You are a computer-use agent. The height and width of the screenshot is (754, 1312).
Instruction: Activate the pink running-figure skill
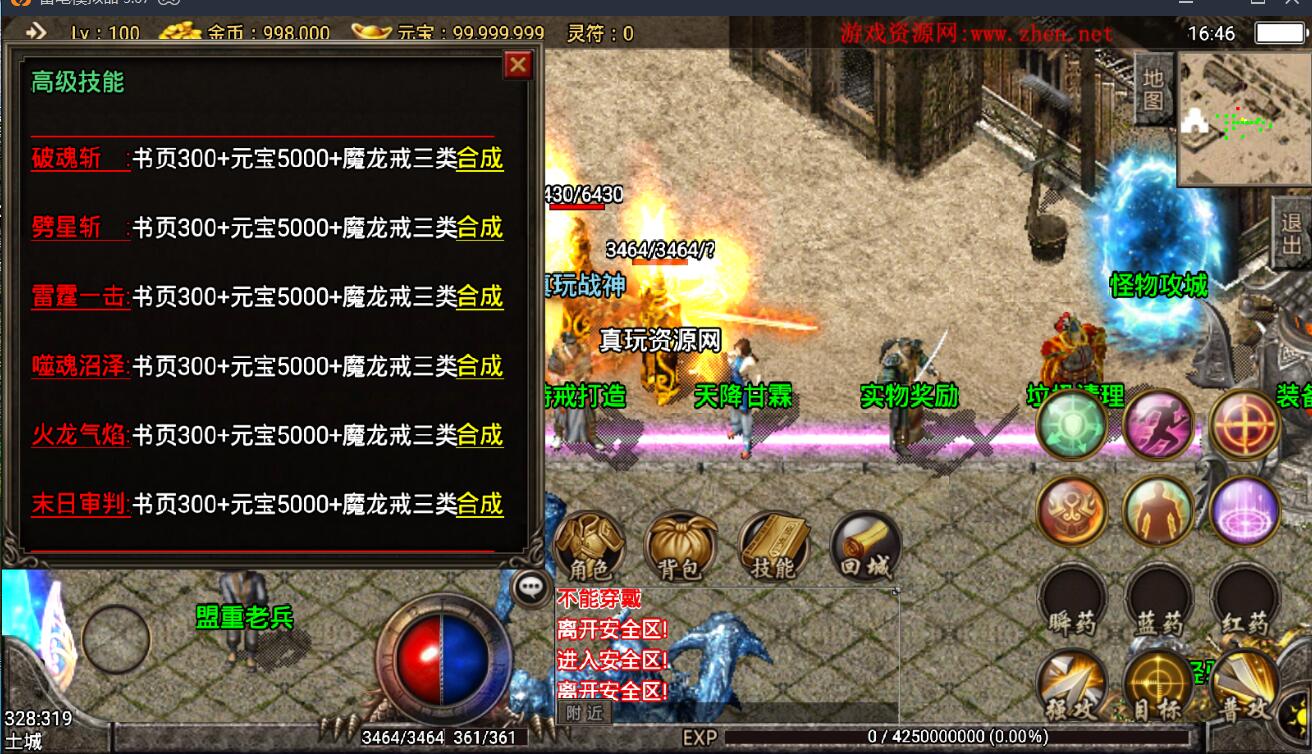(1158, 425)
